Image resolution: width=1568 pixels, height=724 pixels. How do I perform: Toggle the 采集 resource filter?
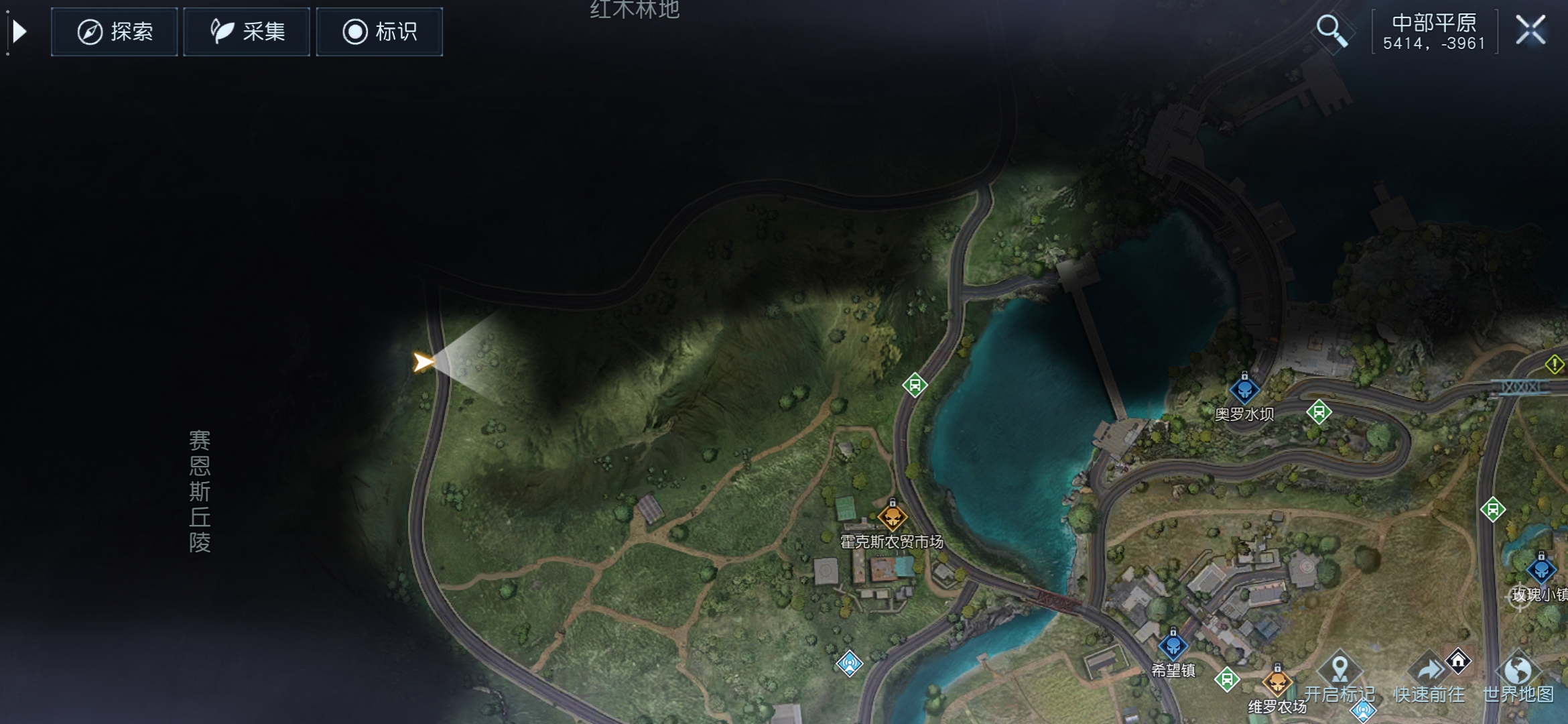point(246,31)
